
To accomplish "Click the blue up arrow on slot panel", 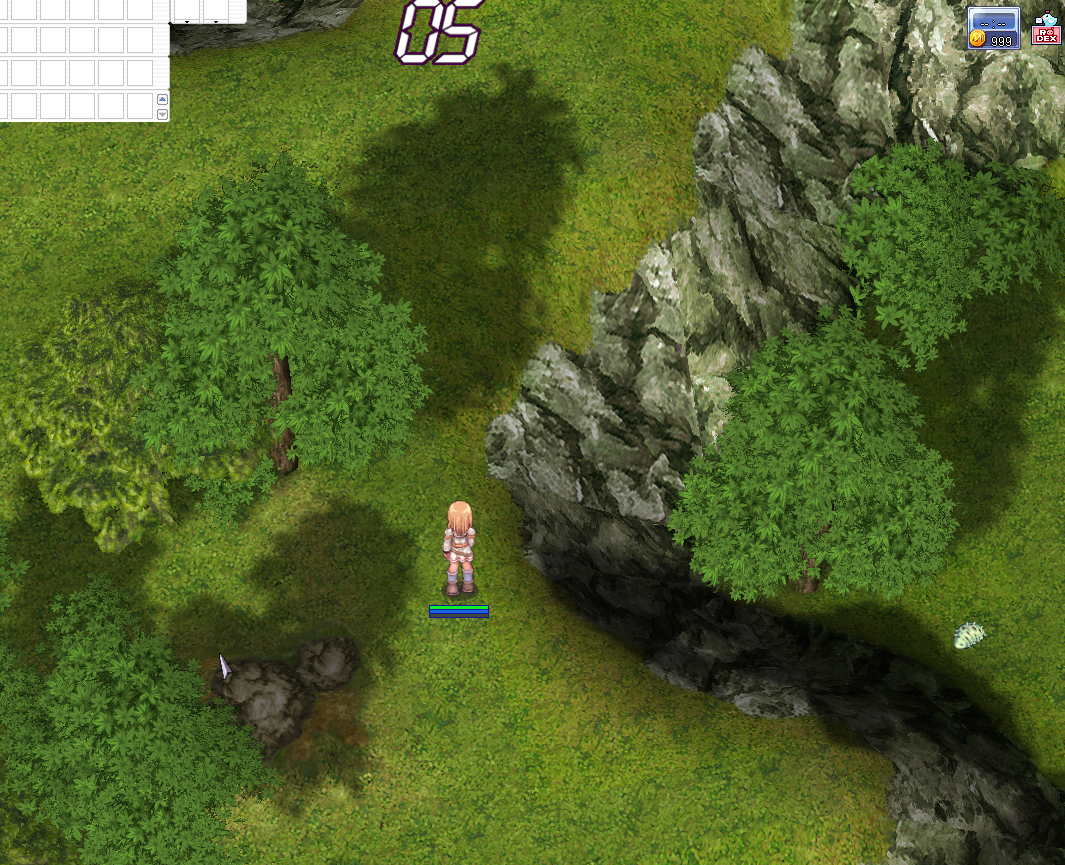I will click(x=163, y=99).
